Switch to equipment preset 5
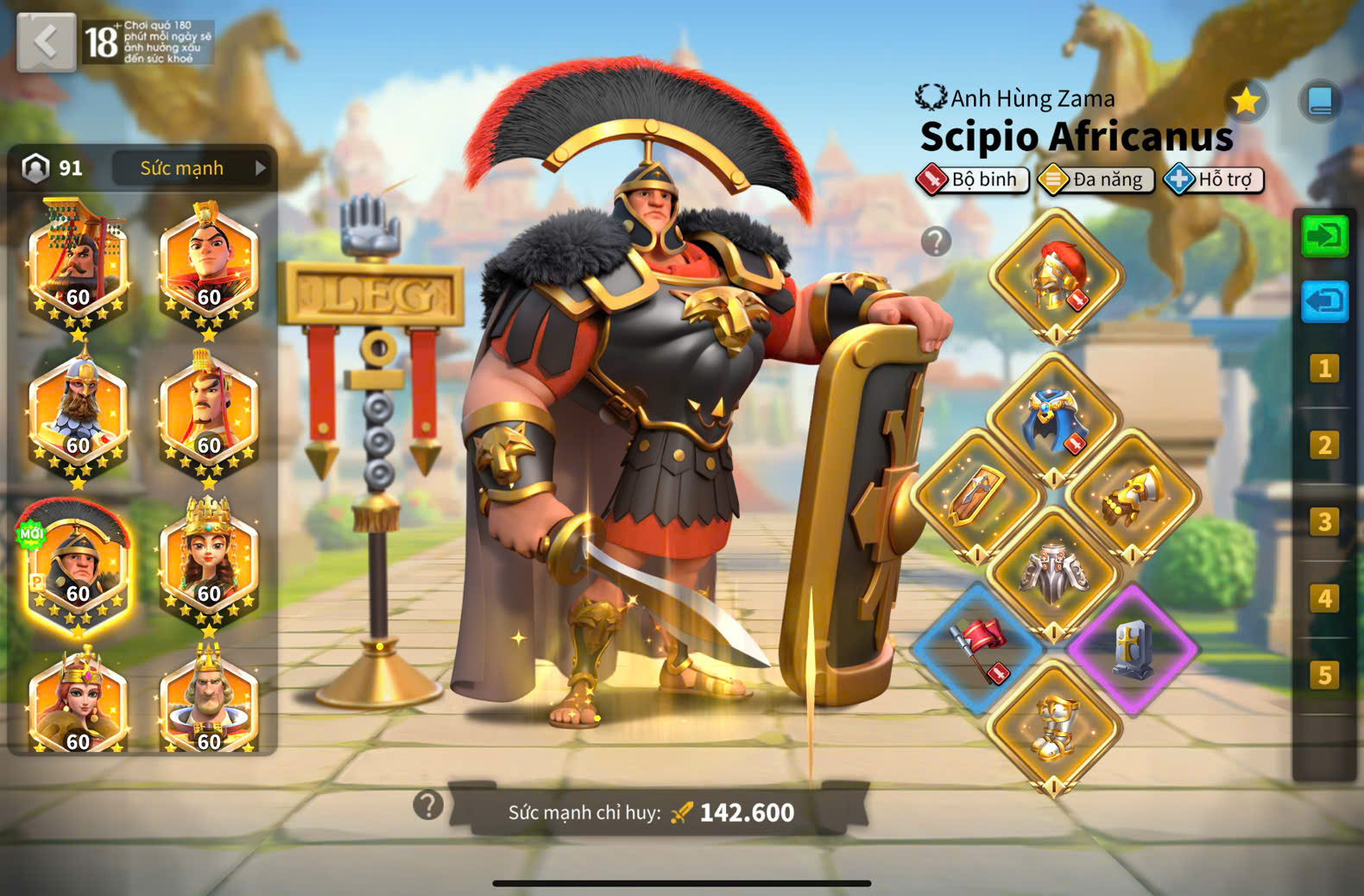The height and width of the screenshot is (896, 1364). [x=1323, y=675]
